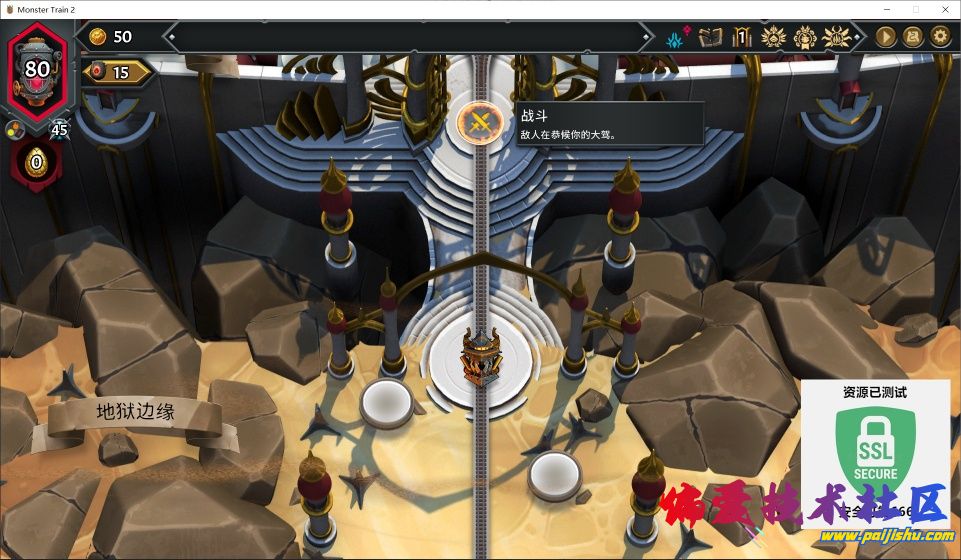Close the Monster Train 2 window
The width and height of the screenshot is (961, 560).
[x=943, y=9]
